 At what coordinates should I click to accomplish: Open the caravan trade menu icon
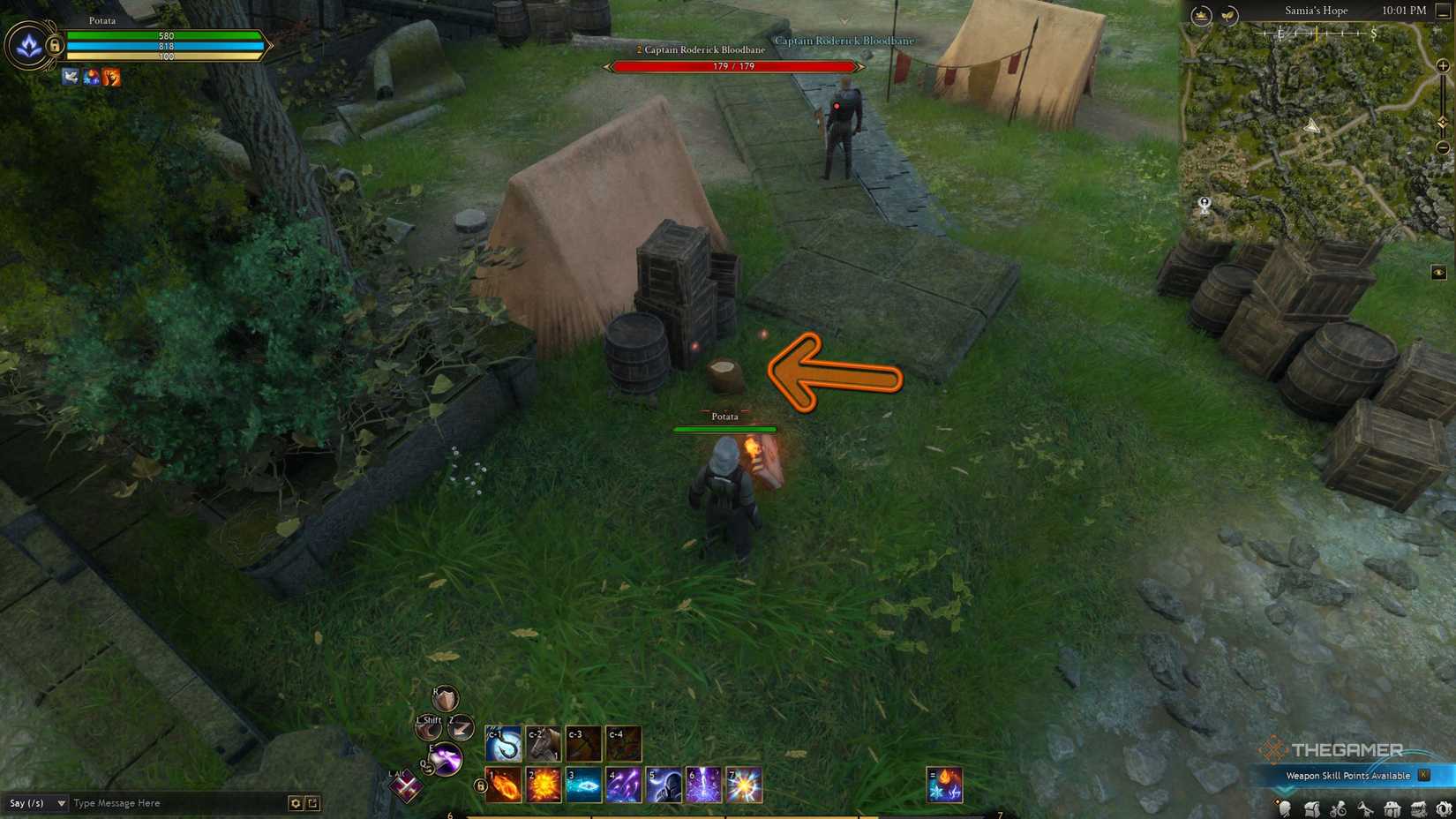coord(1417,808)
